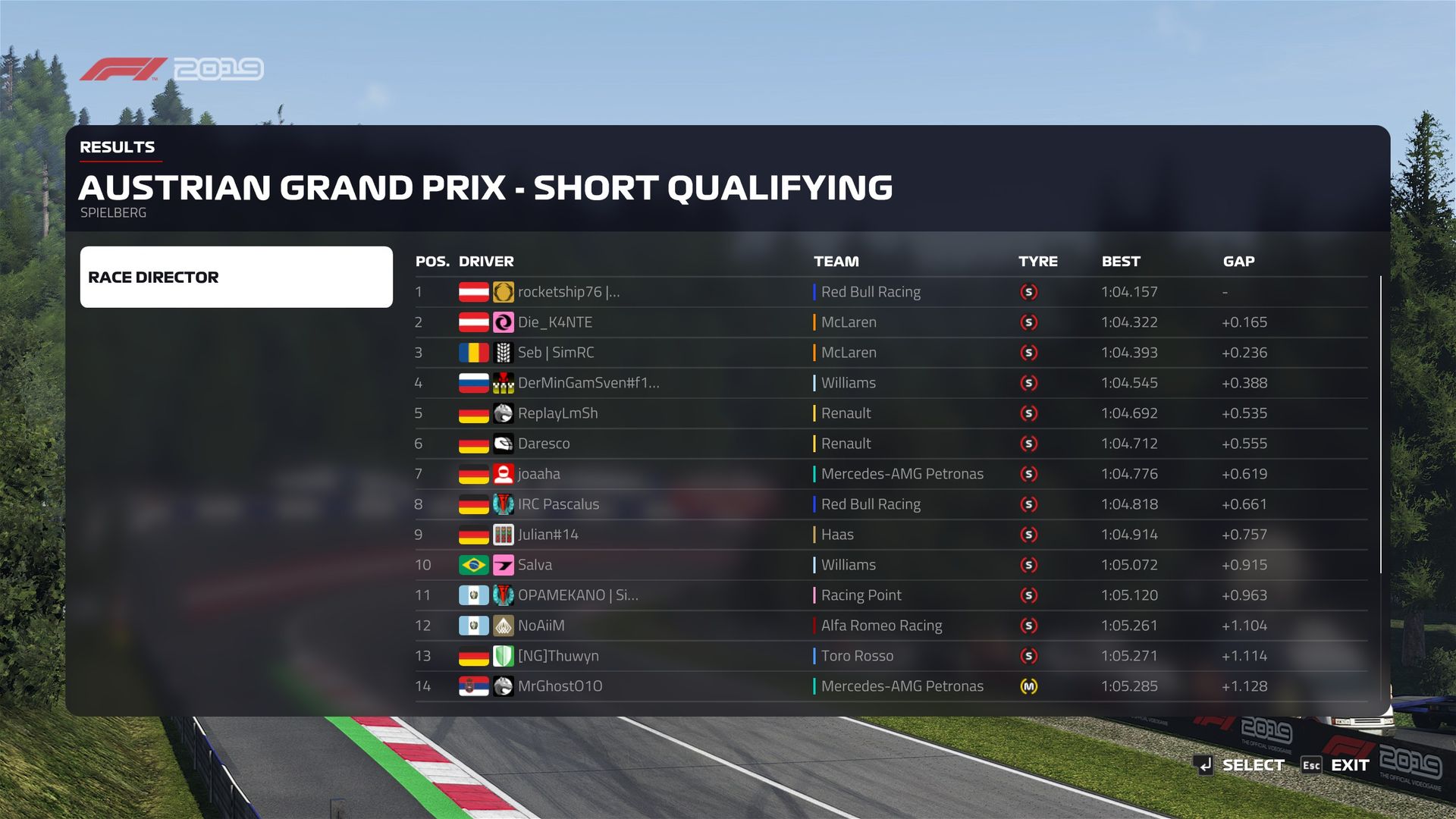The width and height of the screenshot is (1456, 819).
Task: Select the Julian#14 Haas row
Action: pos(548,535)
